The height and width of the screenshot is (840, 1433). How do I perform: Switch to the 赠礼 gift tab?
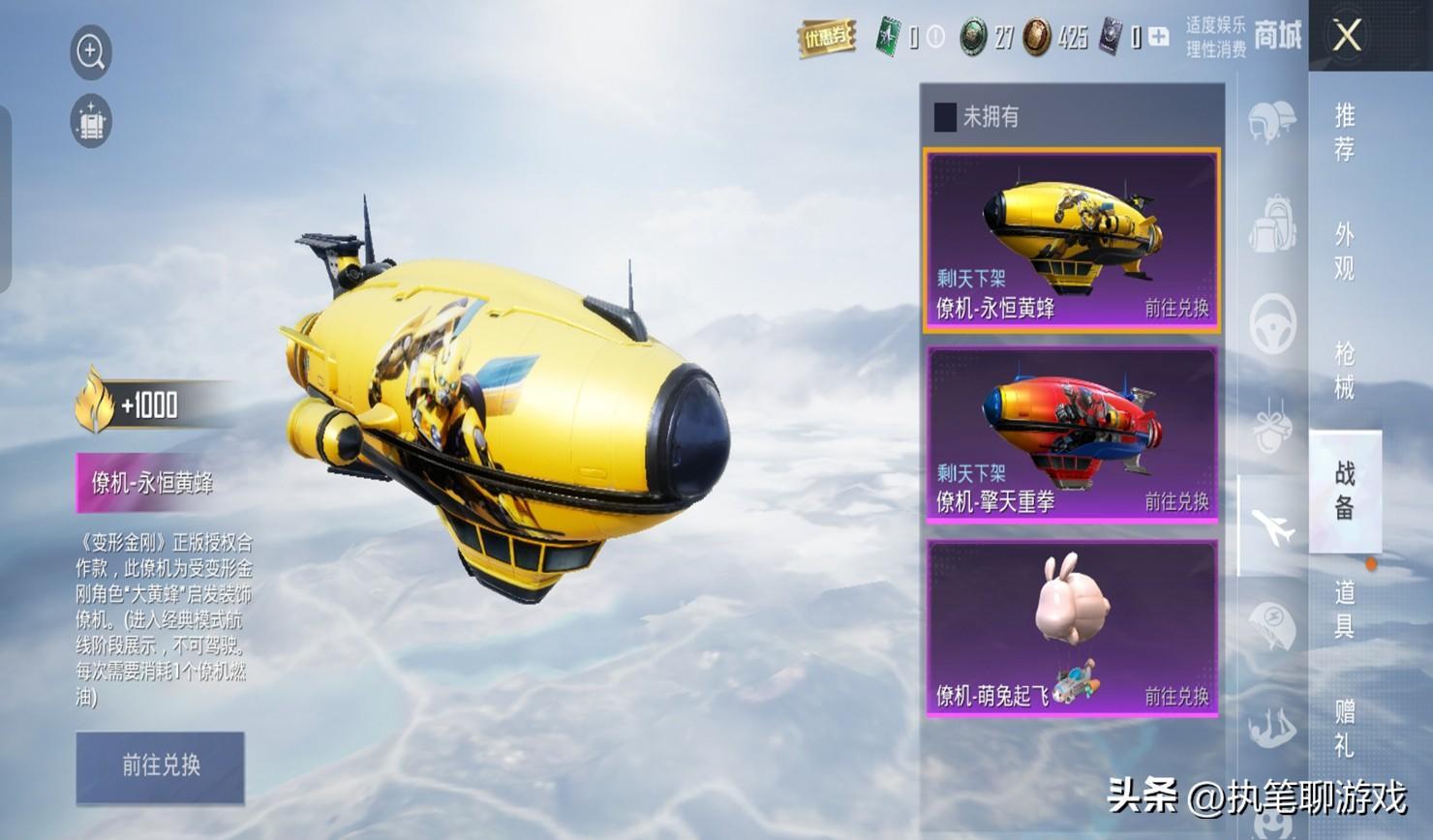click(1344, 728)
